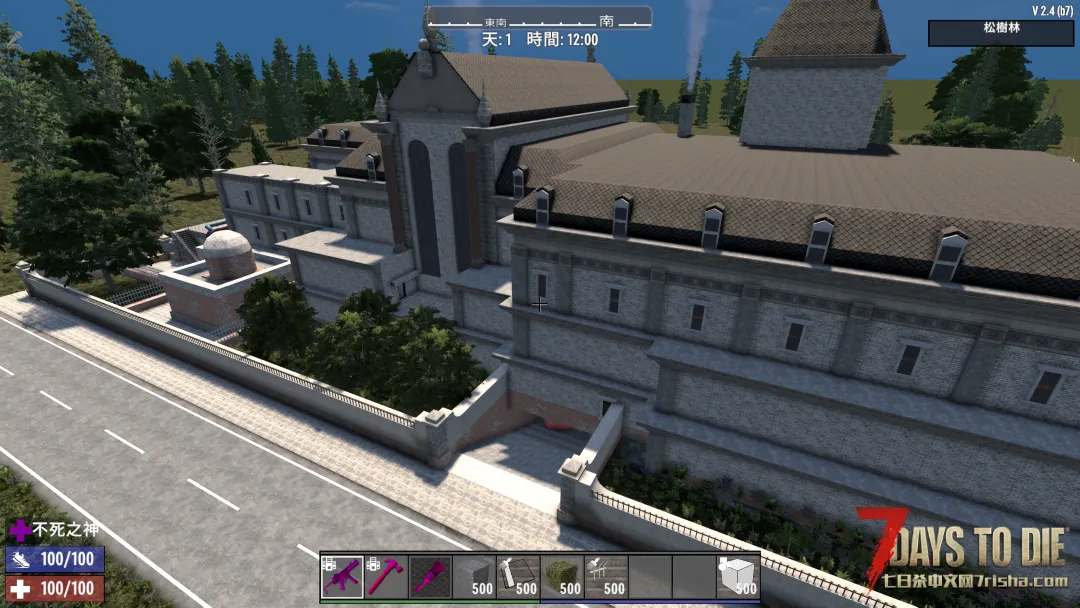Viewport: 1080px width, 608px height.
Task: Click the purple cross god-mode buff icon
Action: pyautogui.click(x=19, y=531)
